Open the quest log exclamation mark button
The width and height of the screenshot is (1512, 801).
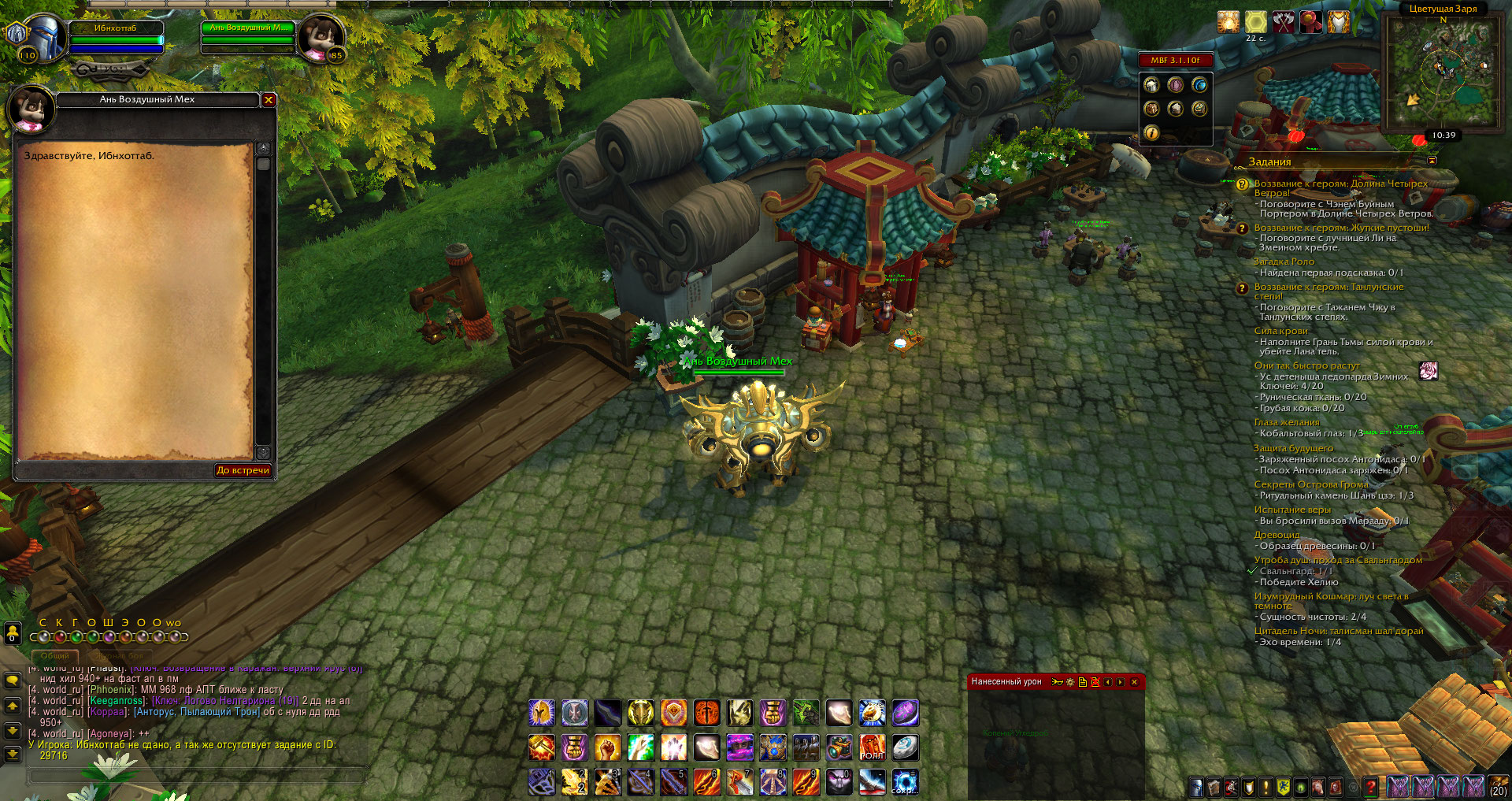coord(1266,787)
